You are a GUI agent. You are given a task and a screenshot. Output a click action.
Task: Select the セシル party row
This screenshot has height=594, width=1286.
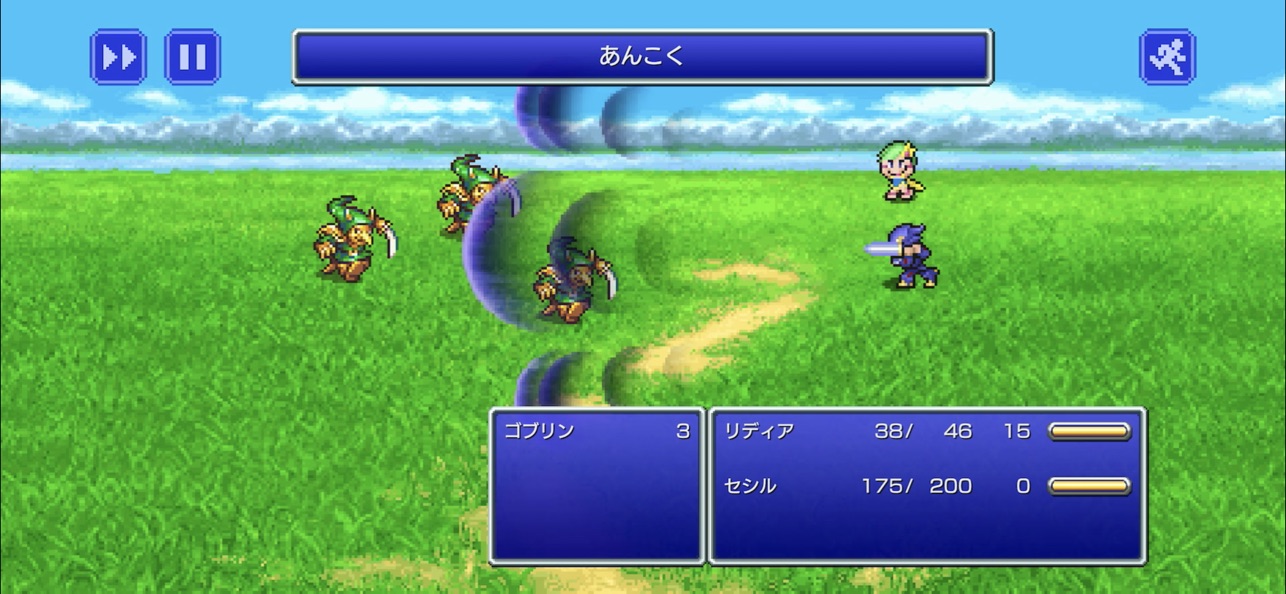coord(925,487)
